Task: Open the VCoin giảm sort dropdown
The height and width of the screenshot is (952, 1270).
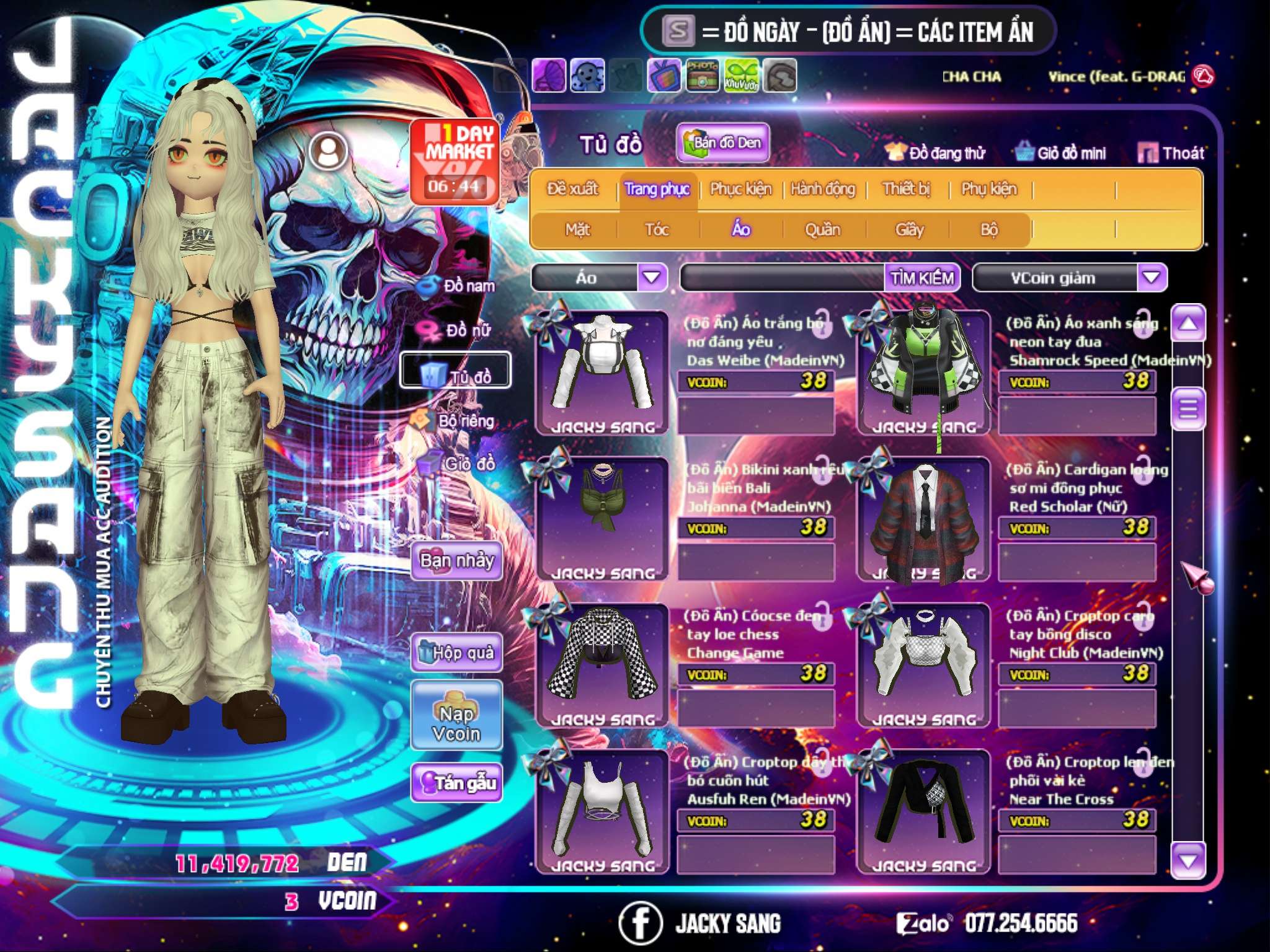Action: (x=1151, y=278)
